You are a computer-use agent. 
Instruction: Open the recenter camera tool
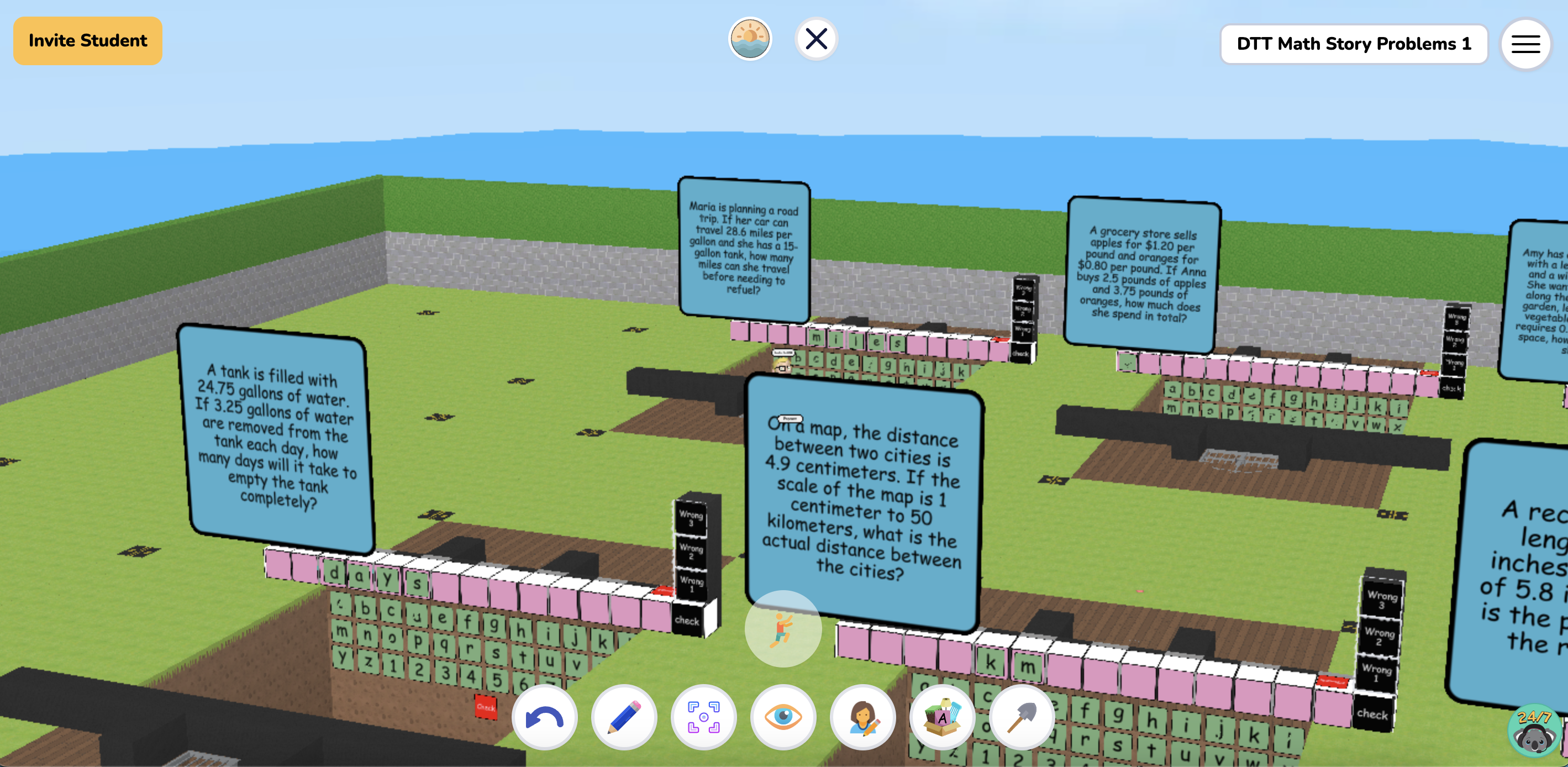[x=703, y=718]
